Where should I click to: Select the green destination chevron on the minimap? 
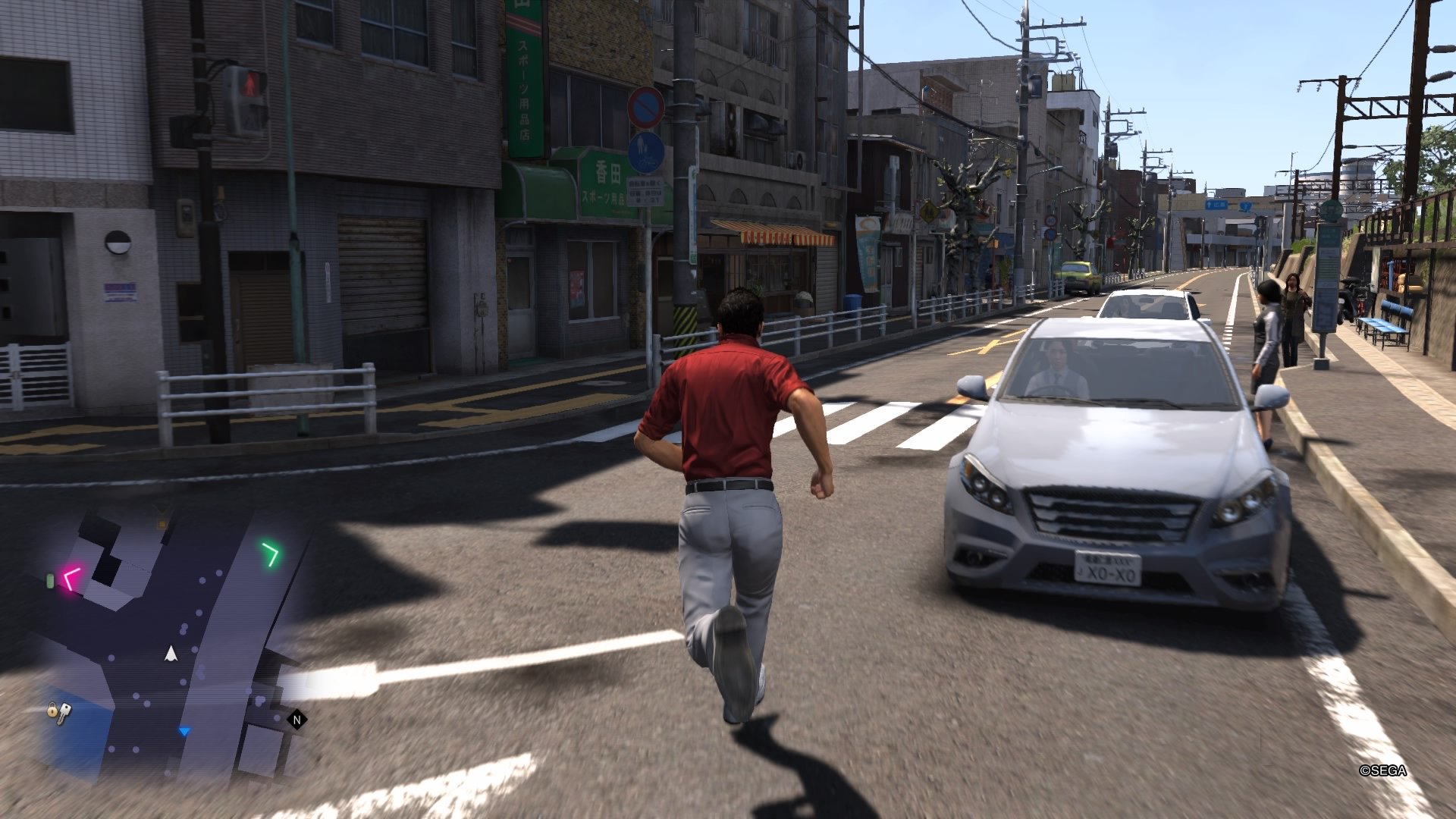271,552
